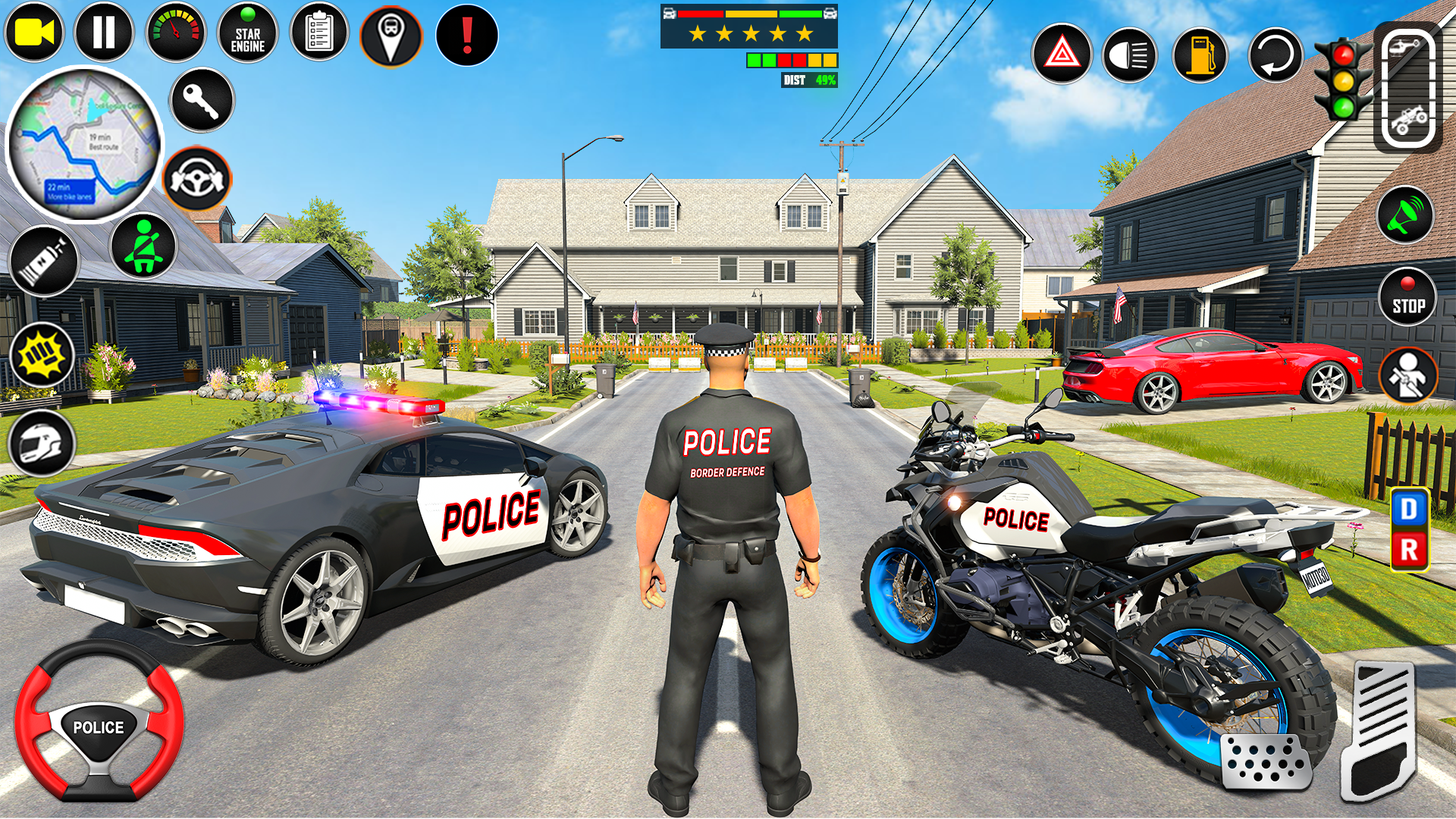
Task: Open the expanded minimap
Action: tap(83, 149)
